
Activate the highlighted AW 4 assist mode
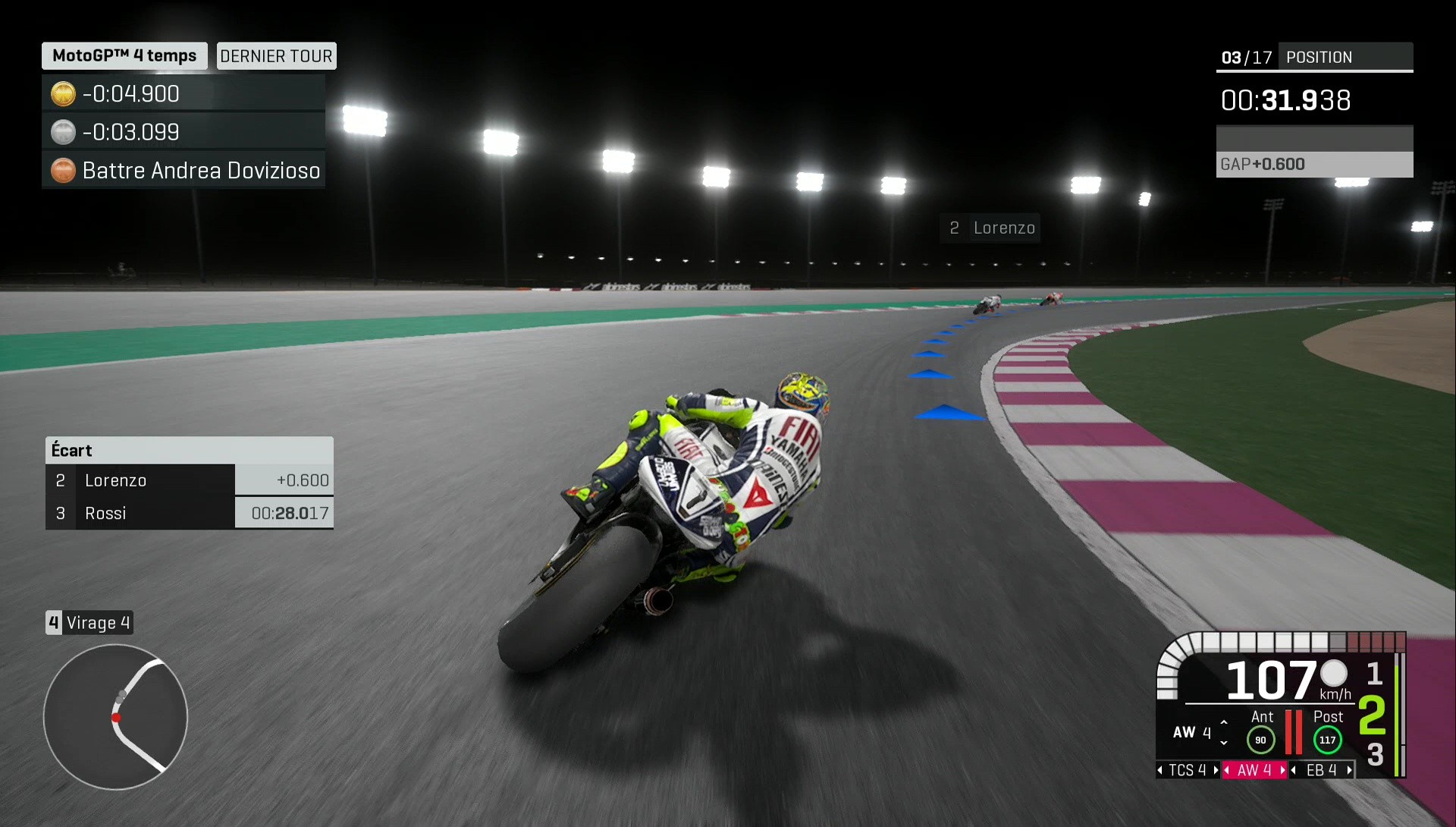click(1253, 770)
